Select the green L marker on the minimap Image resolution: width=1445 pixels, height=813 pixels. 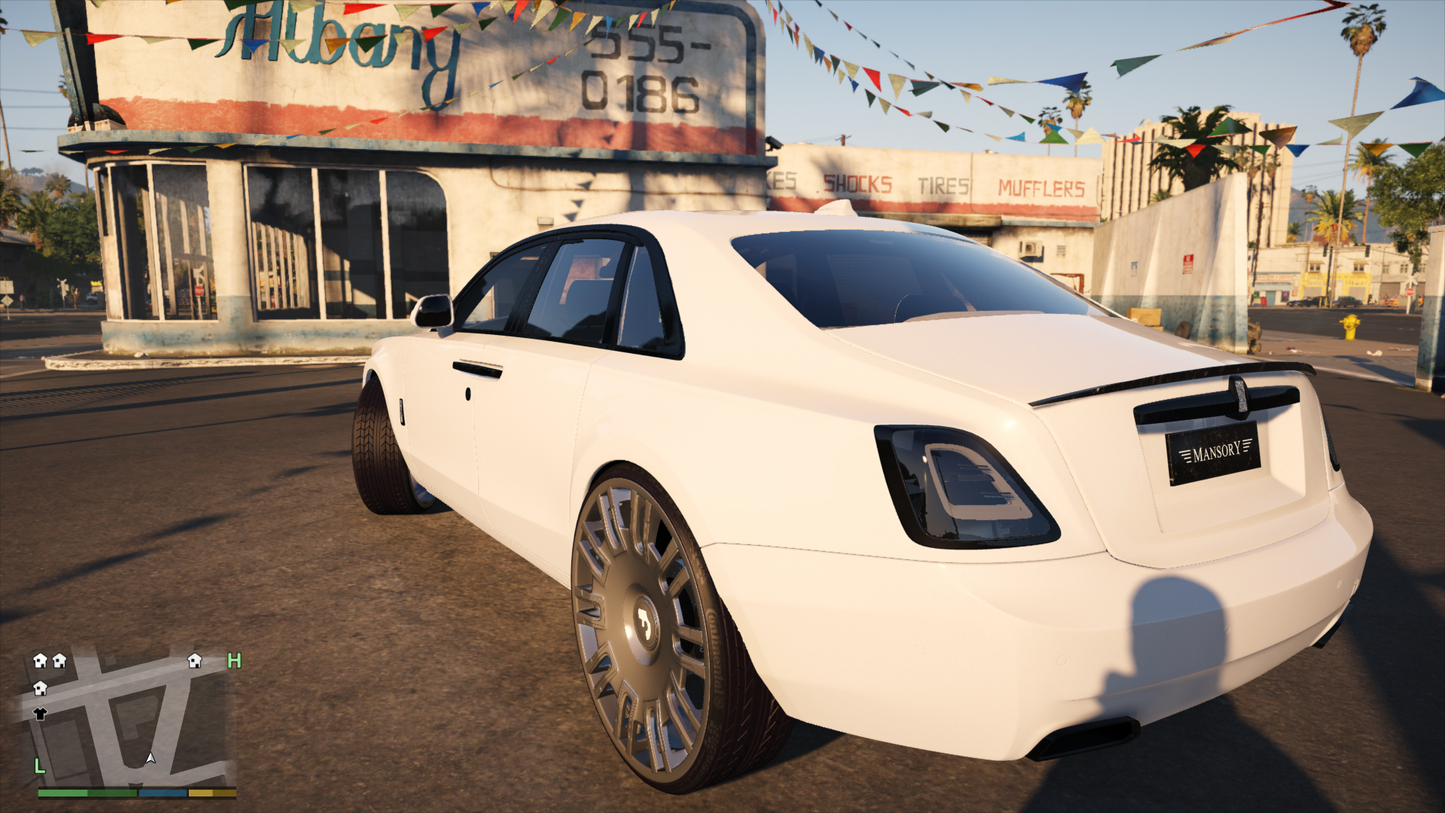[40, 766]
